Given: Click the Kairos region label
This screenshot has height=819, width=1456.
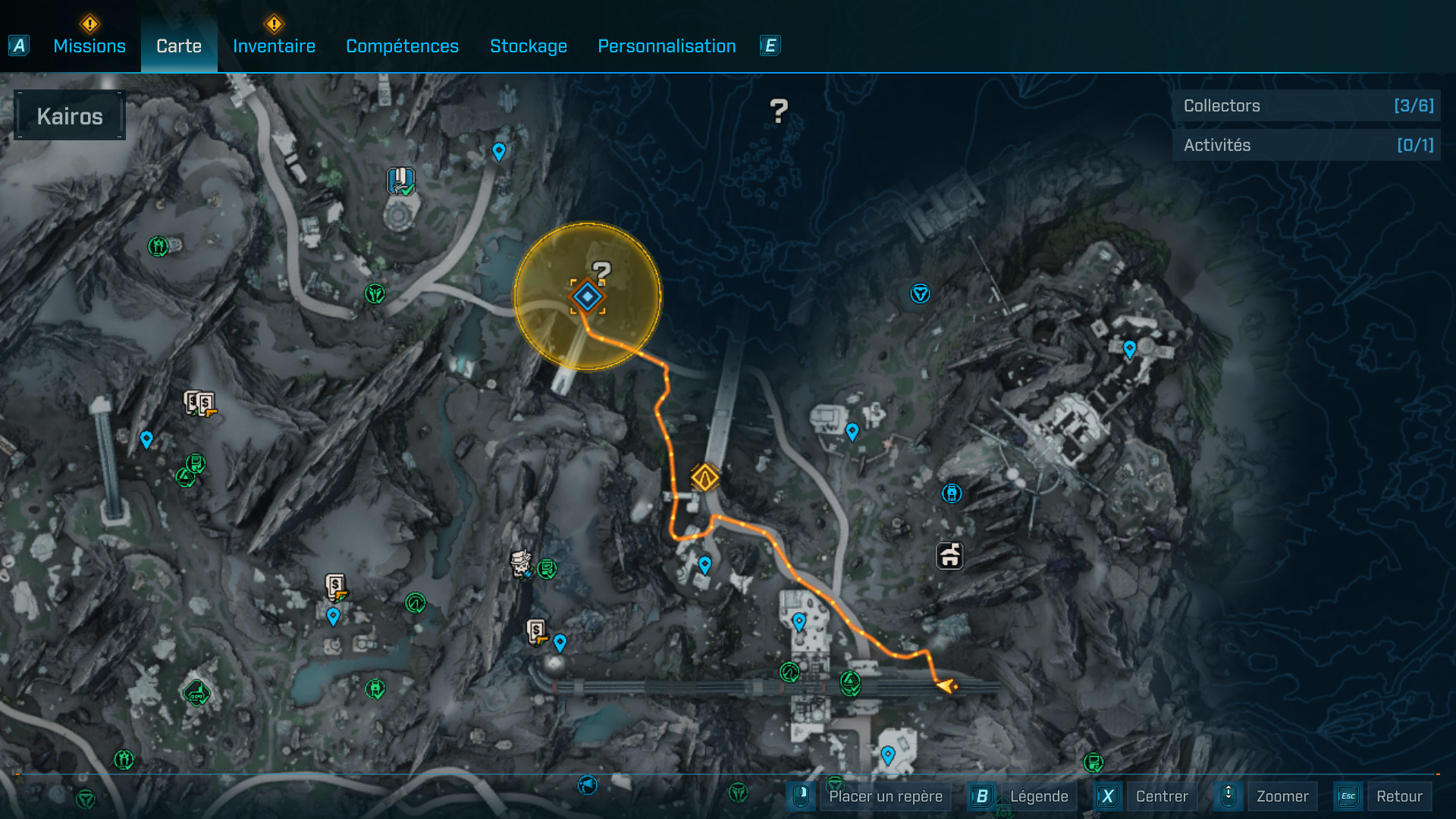Looking at the screenshot, I should point(70,116).
